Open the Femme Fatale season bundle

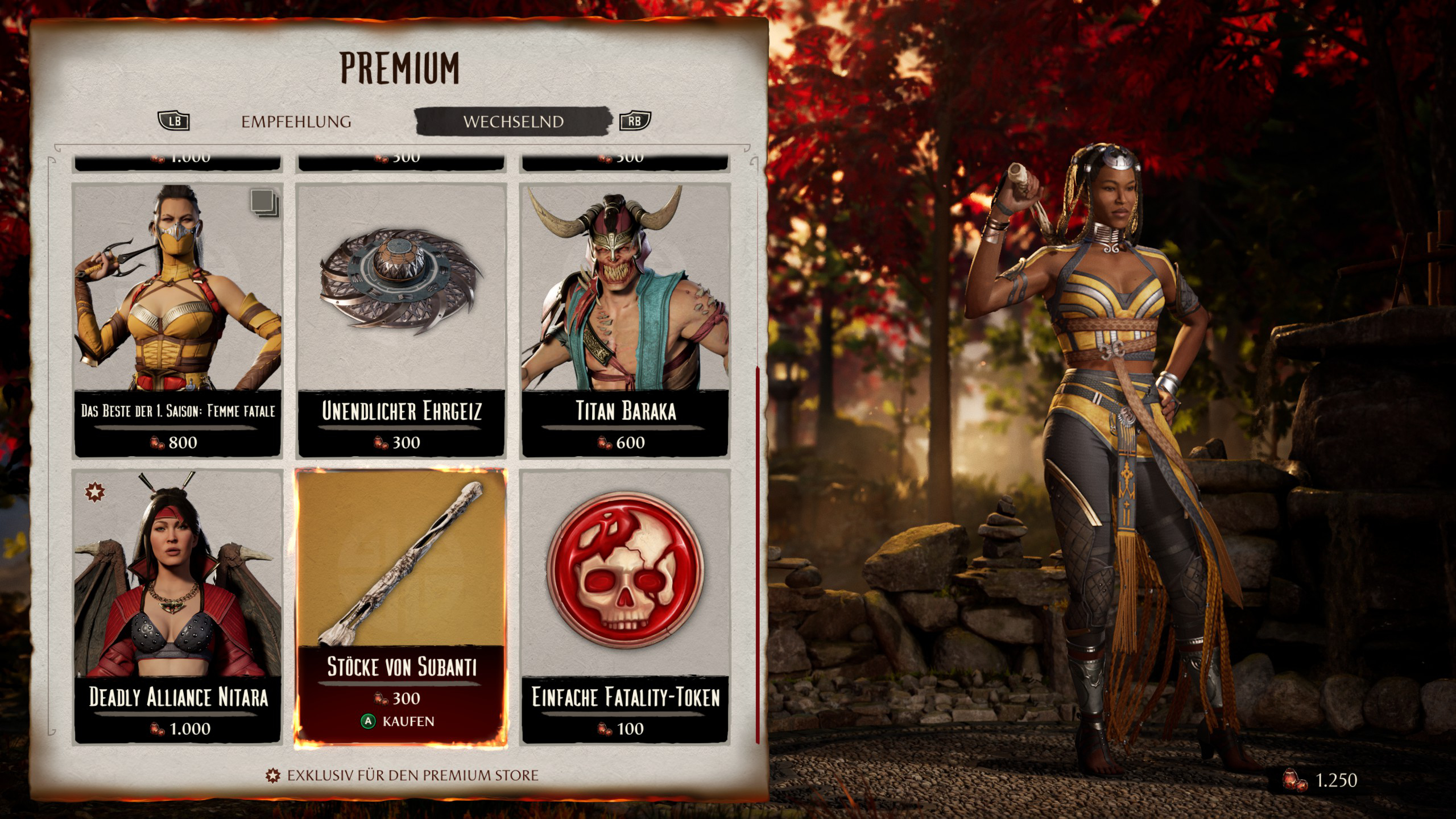(x=177, y=320)
